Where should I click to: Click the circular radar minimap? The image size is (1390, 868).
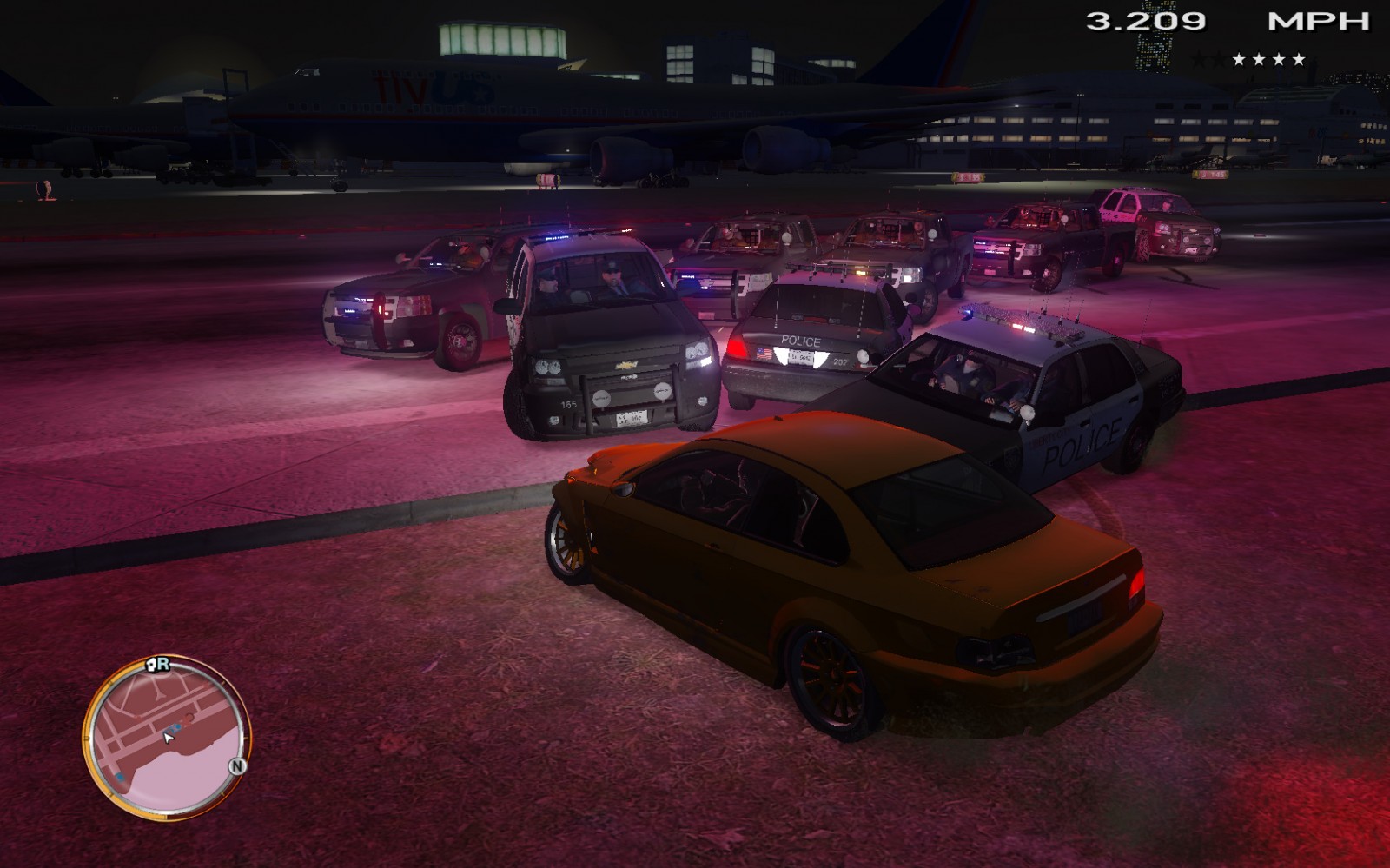coord(165,739)
